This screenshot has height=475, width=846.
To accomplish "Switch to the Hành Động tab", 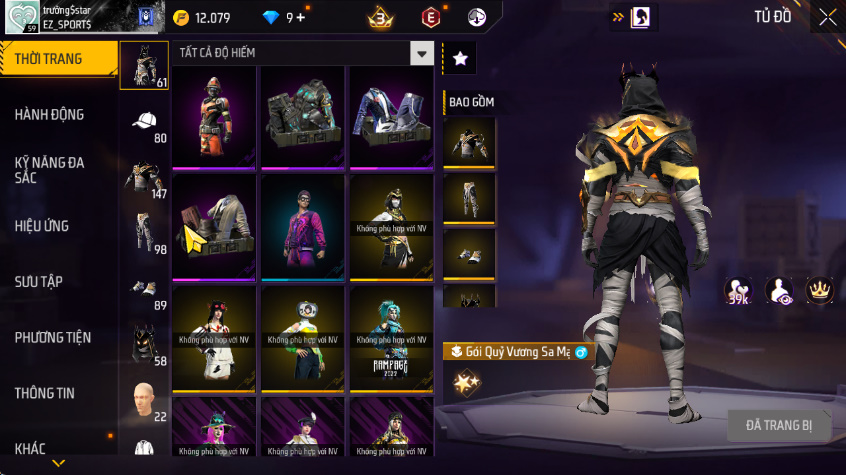I will [x=50, y=115].
